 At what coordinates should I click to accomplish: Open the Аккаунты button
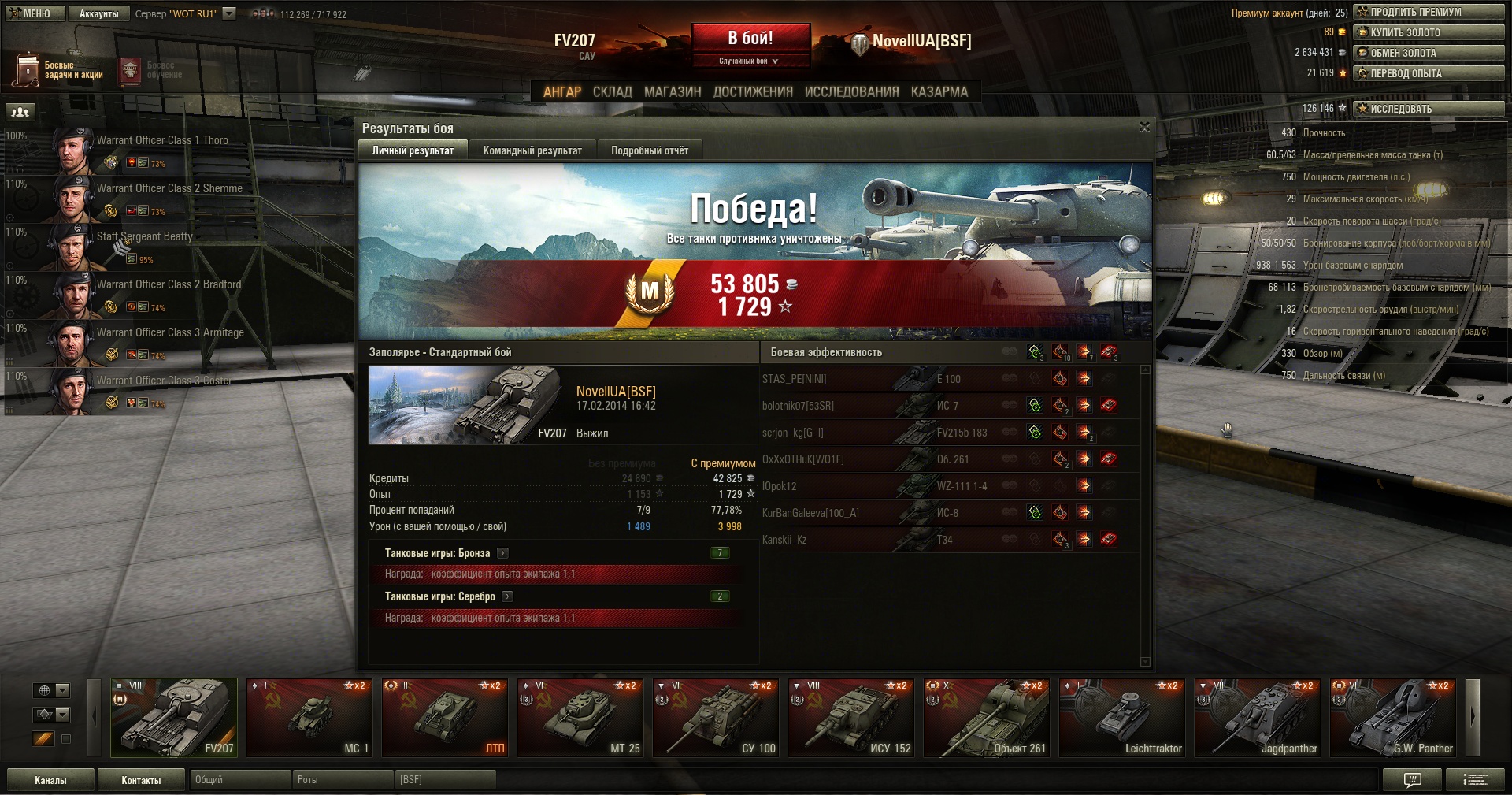tap(98, 13)
